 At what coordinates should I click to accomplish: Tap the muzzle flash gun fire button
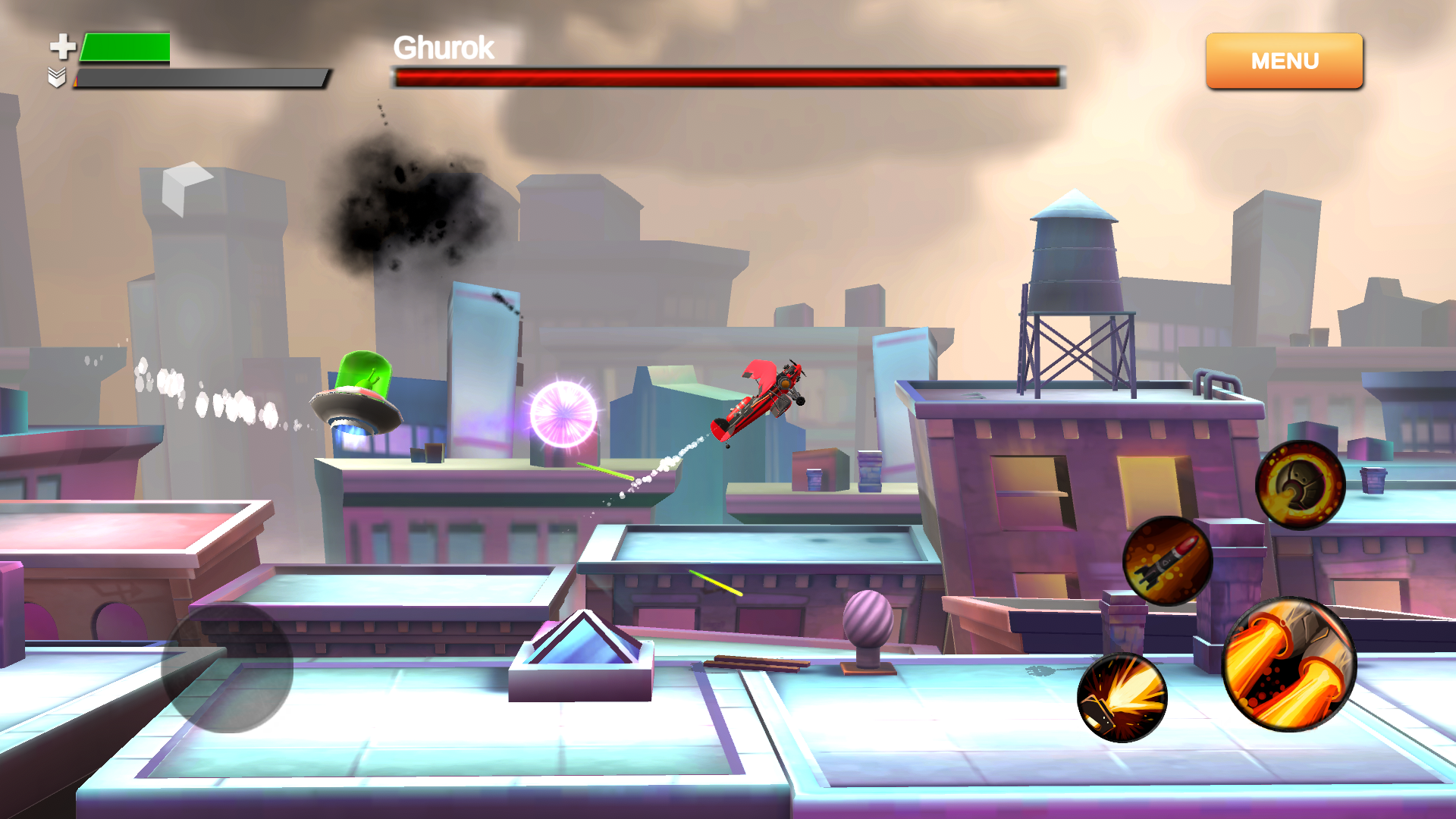(x=1122, y=698)
